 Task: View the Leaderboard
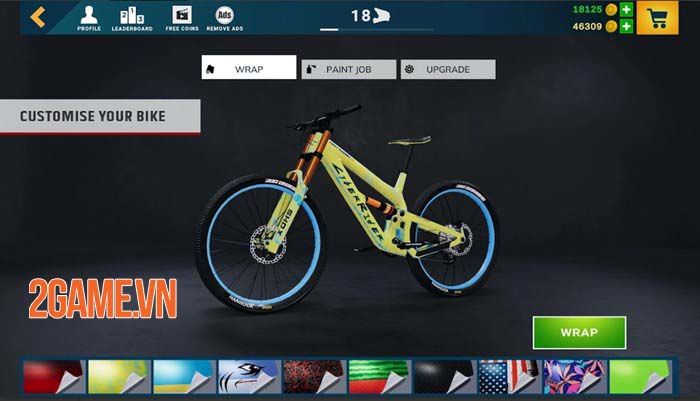(x=133, y=18)
